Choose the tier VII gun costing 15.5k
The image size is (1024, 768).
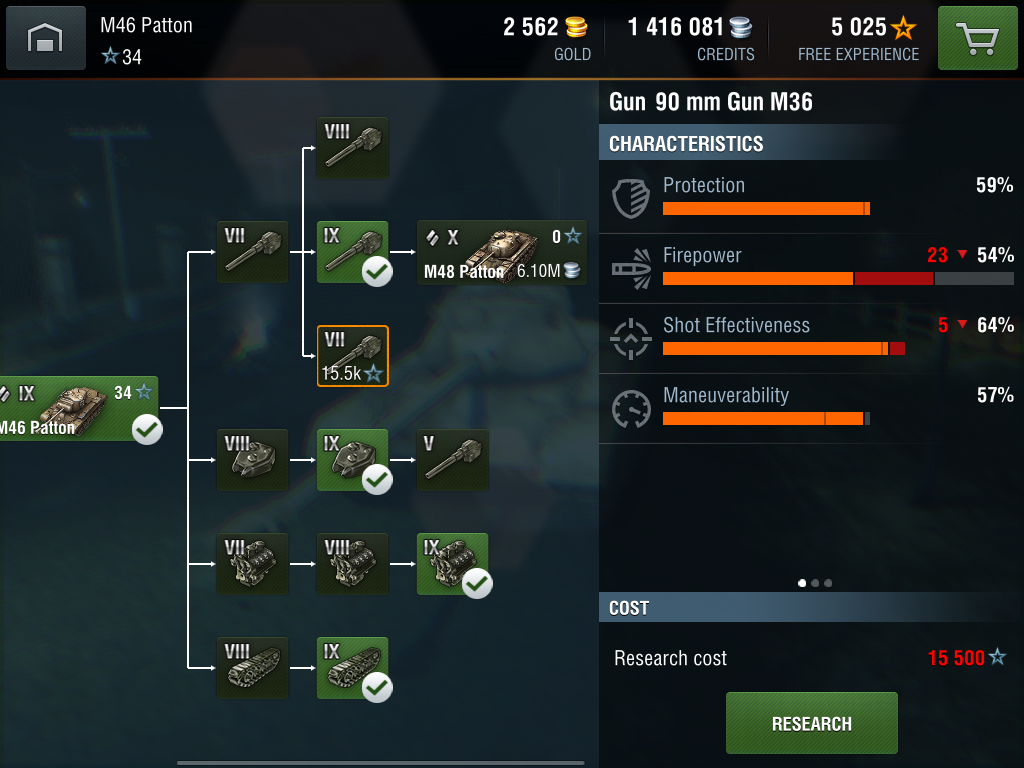(x=352, y=357)
